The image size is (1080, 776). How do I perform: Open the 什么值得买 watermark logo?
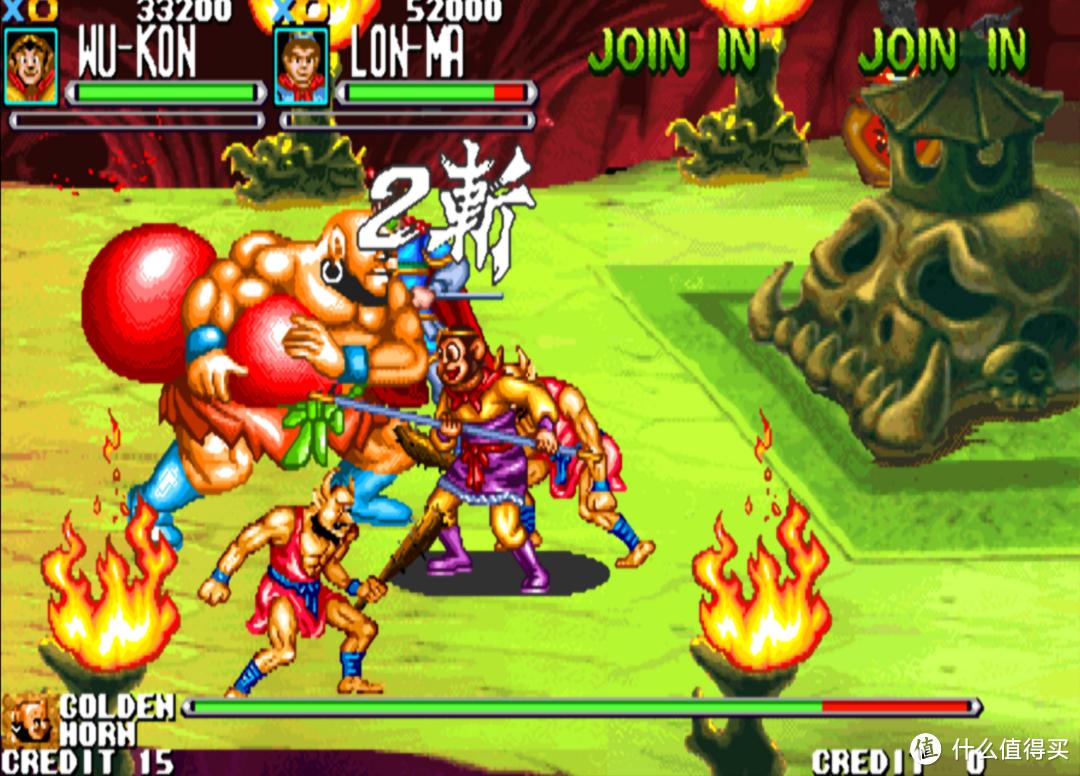click(926, 750)
